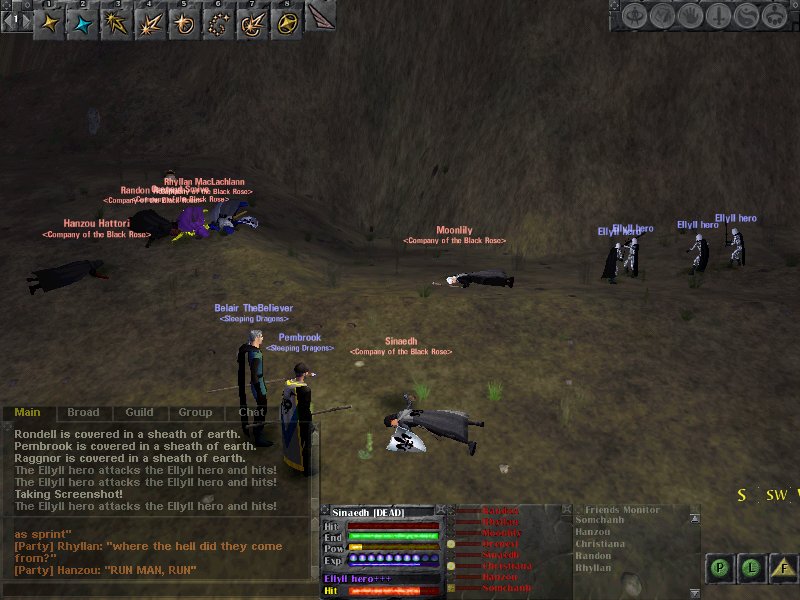The width and height of the screenshot is (800, 600).
Task: Click the red feather icon after slot 8
Action: 320,18
